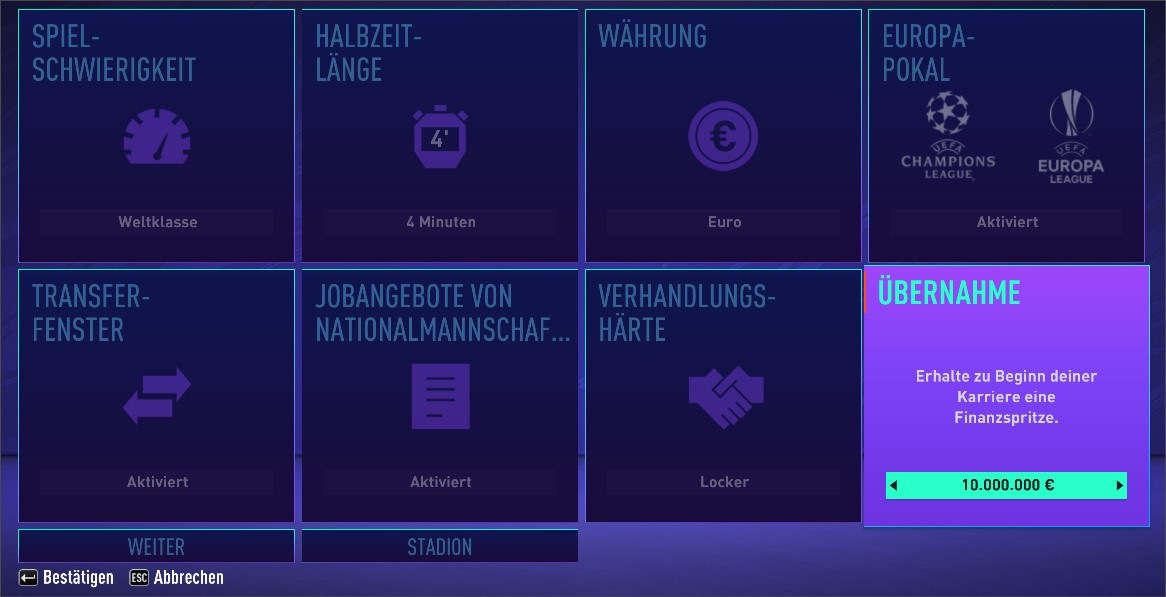The height and width of the screenshot is (597, 1166).
Task: Select the Jobangebote von Nationalmannschaften tile
Action: (x=439, y=395)
